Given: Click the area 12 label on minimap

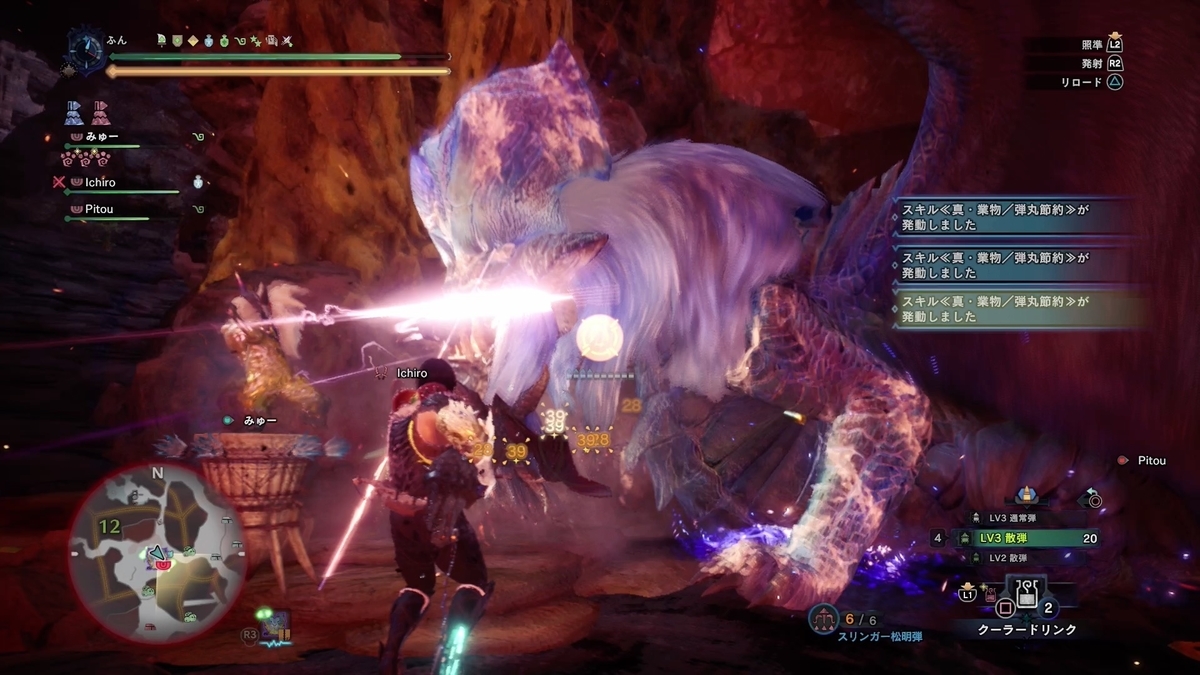Looking at the screenshot, I should pyautogui.click(x=110, y=526).
